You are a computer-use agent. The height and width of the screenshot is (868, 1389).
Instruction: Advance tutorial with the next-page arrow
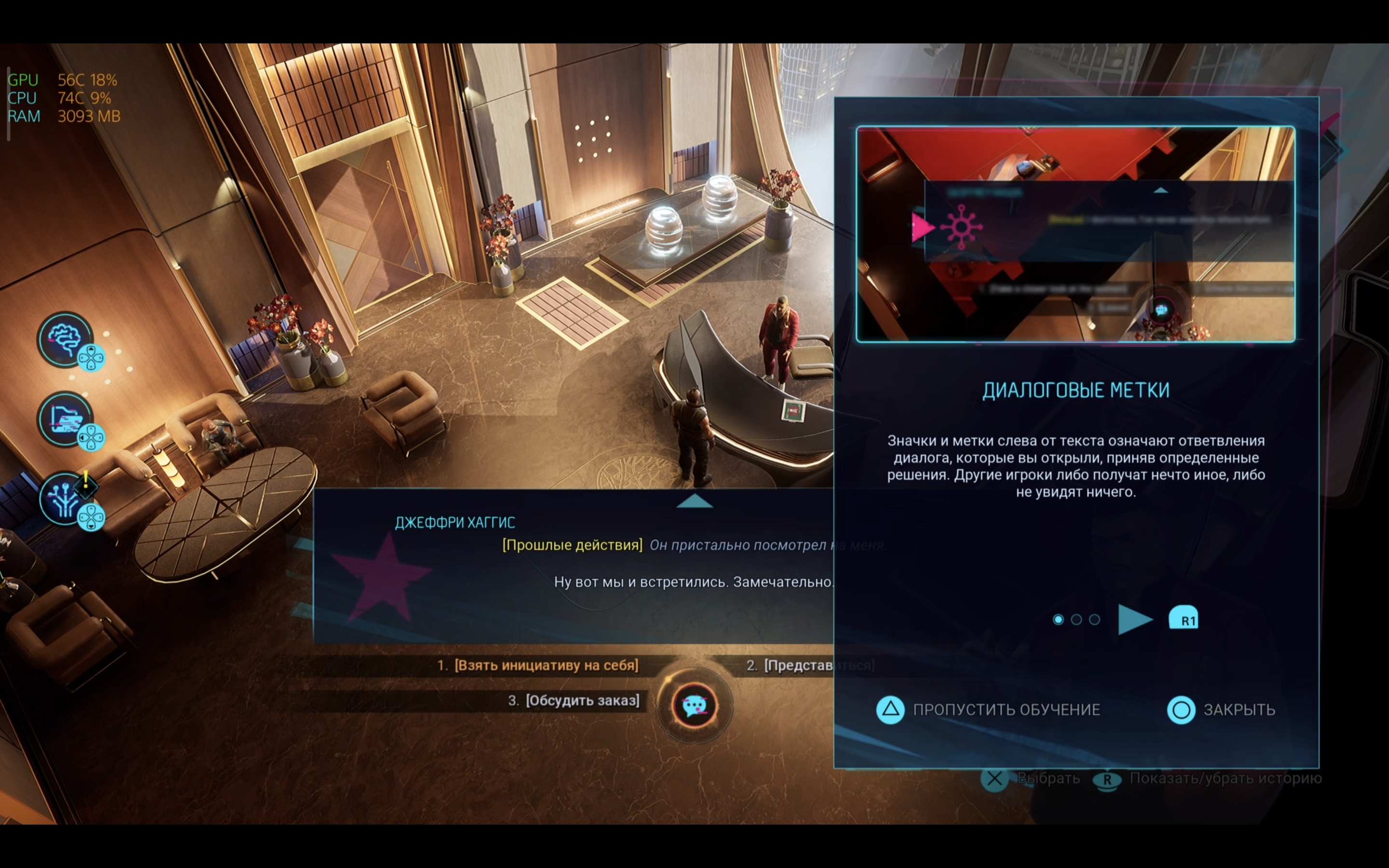[1135, 620]
